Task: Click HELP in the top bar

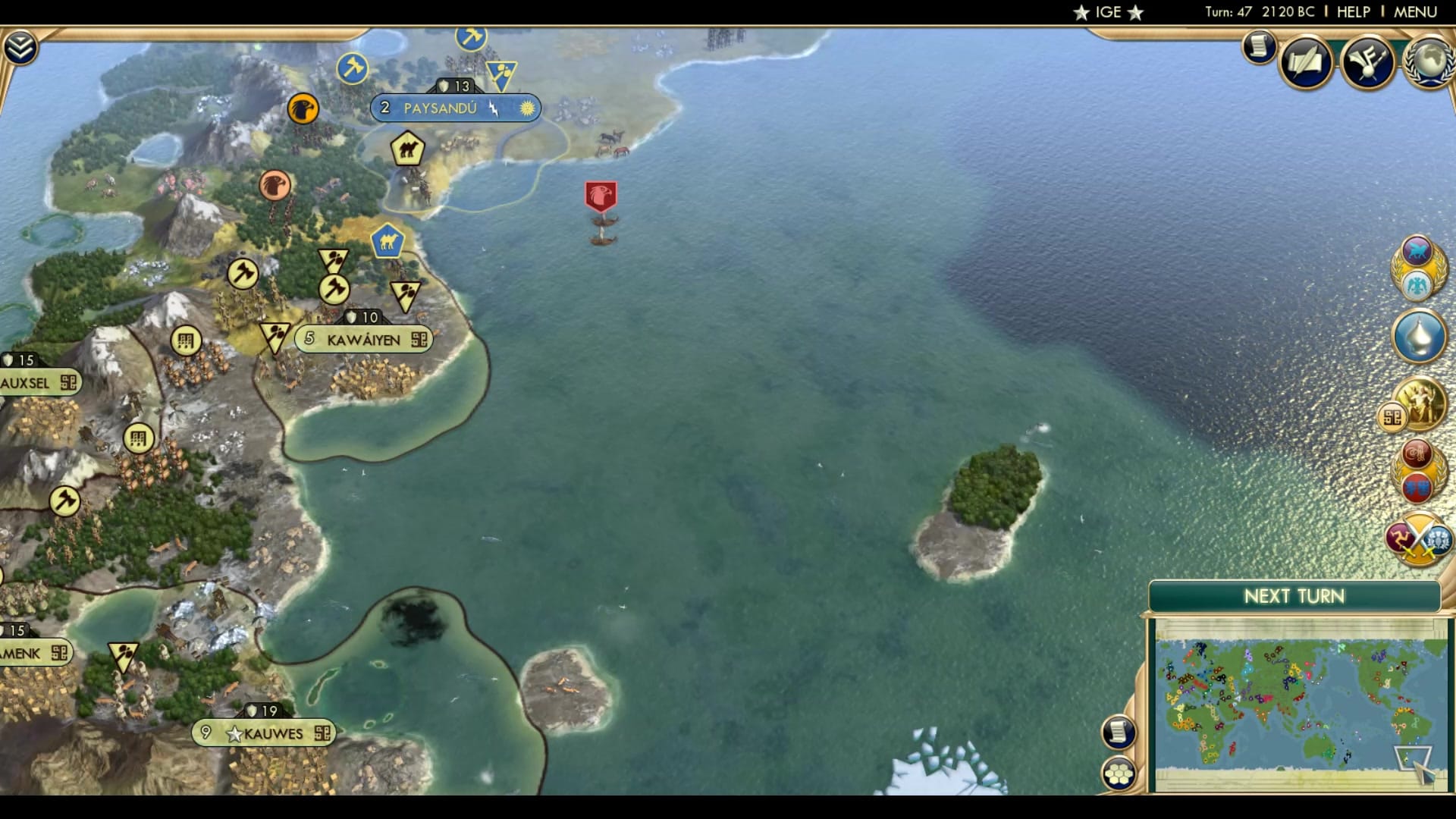Action: (1353, 11)
